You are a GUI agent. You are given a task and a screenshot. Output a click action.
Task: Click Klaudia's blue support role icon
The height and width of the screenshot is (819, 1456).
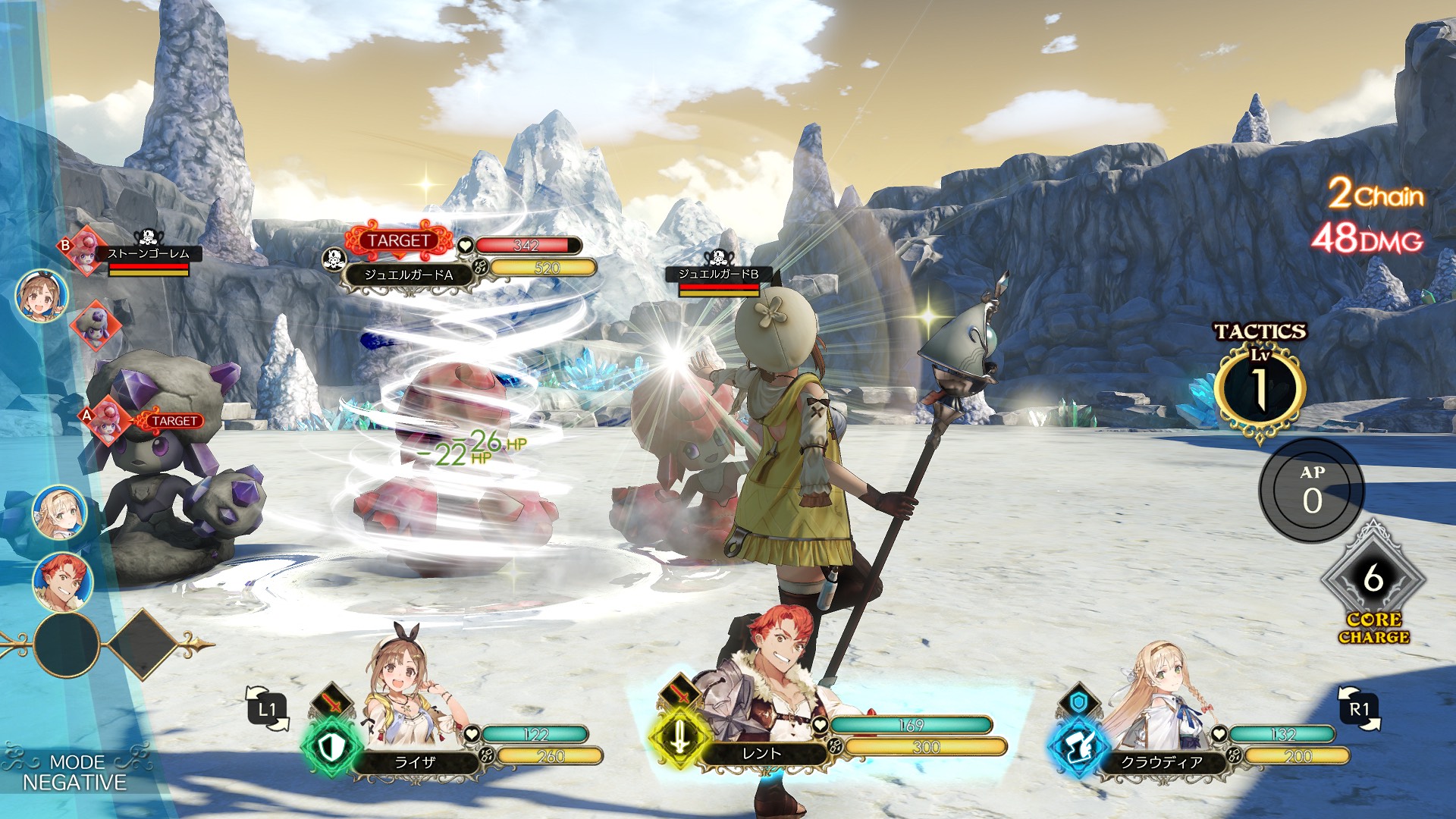click(1077, 748)
